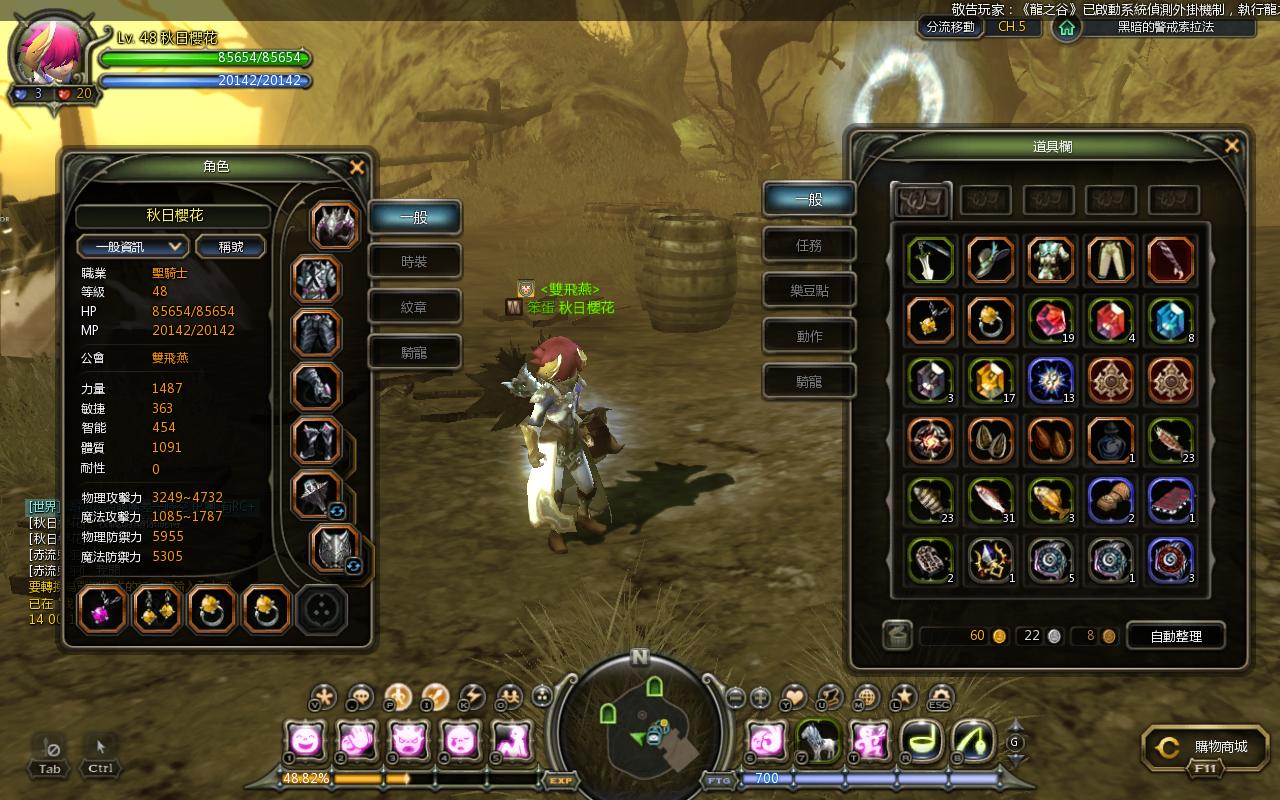Screen dimensions: 1280x800
Task: Select the orange gem stack of 17
Action: pos(991,380)
